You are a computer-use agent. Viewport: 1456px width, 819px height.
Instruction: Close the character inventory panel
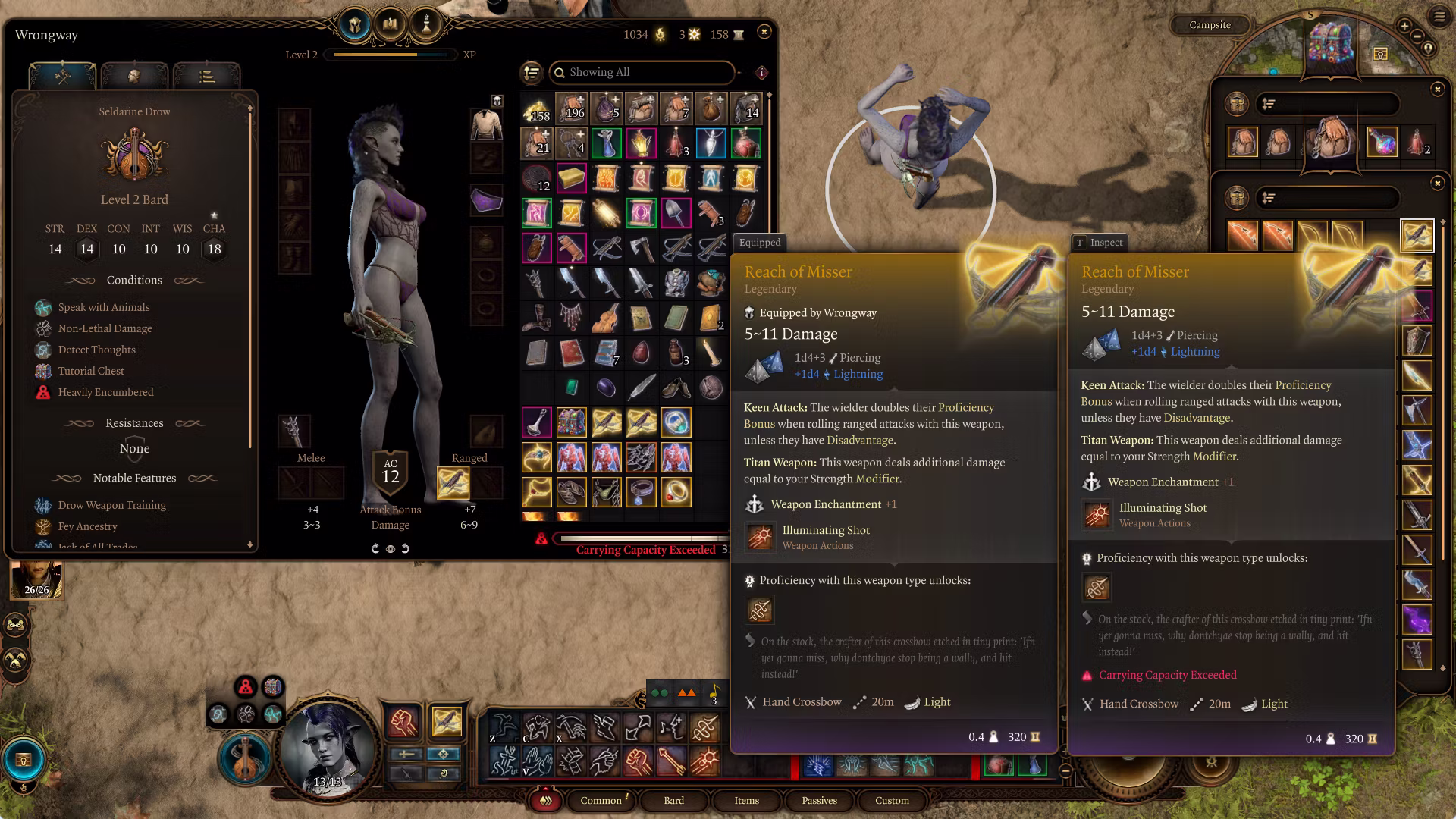point(764,32)
